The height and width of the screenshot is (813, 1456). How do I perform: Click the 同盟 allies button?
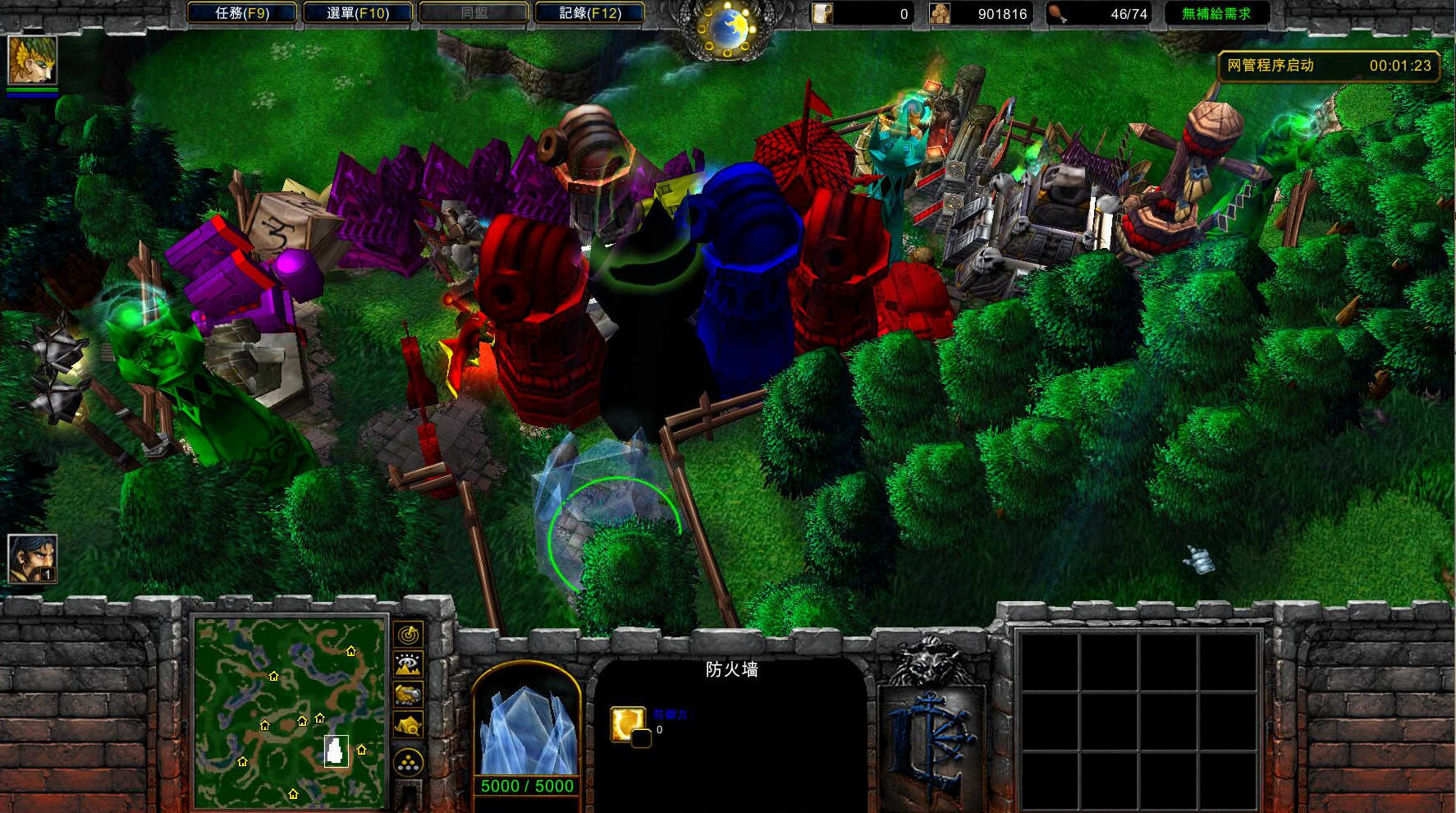[474, 13]
